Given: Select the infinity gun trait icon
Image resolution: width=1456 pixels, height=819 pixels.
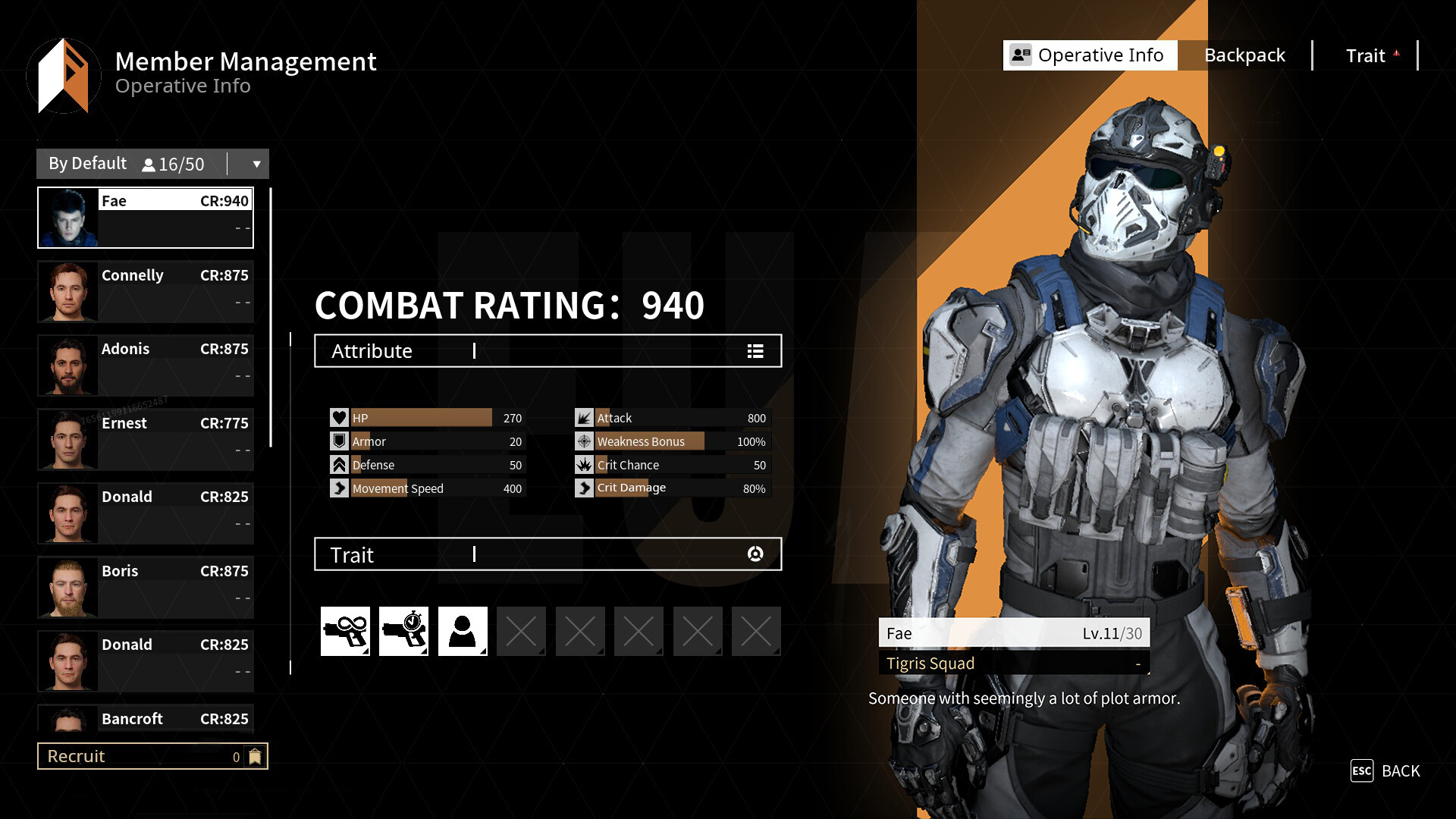Looking at the screenshot, I should click(345, 631).
